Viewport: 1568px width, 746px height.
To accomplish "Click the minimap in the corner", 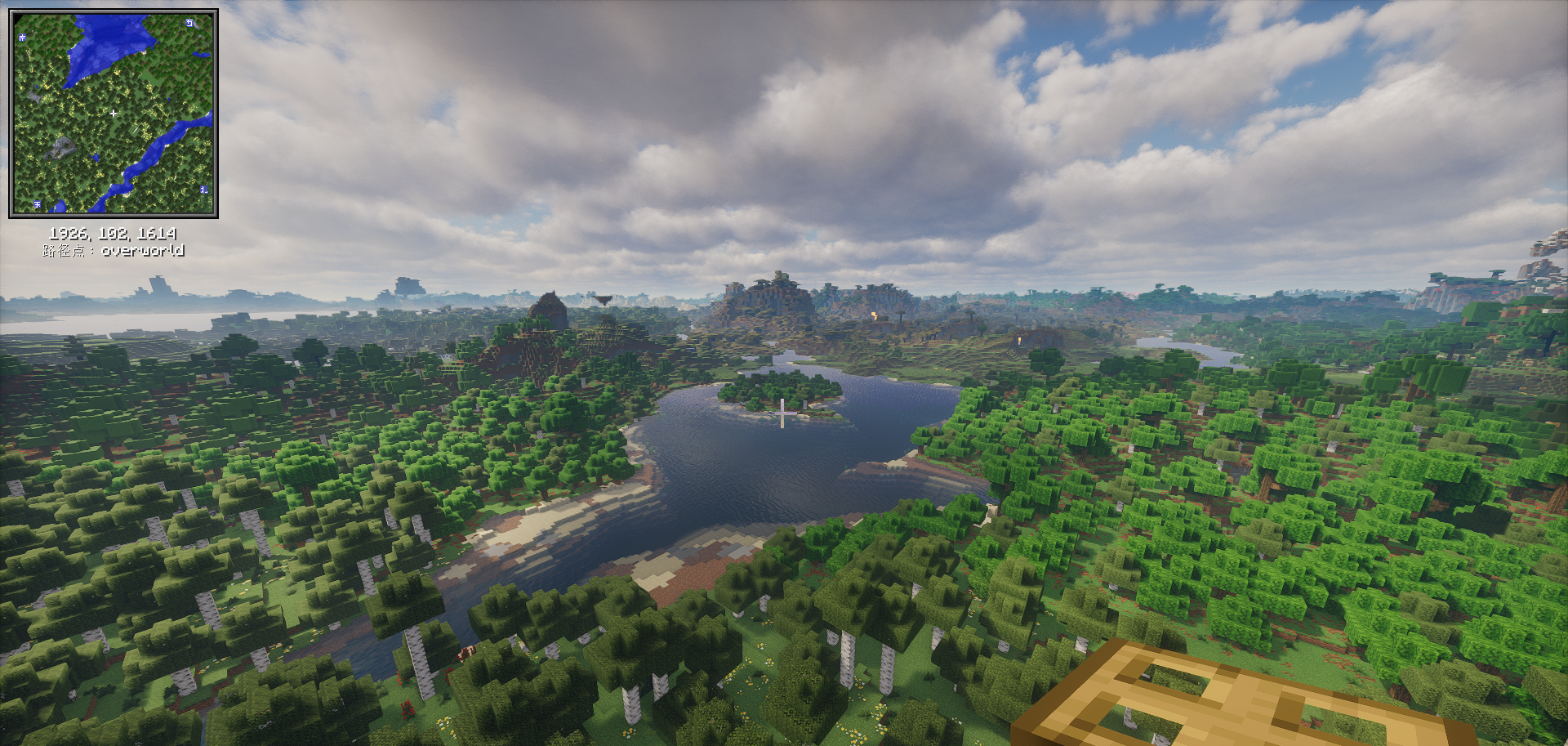I will coord(114,114).
